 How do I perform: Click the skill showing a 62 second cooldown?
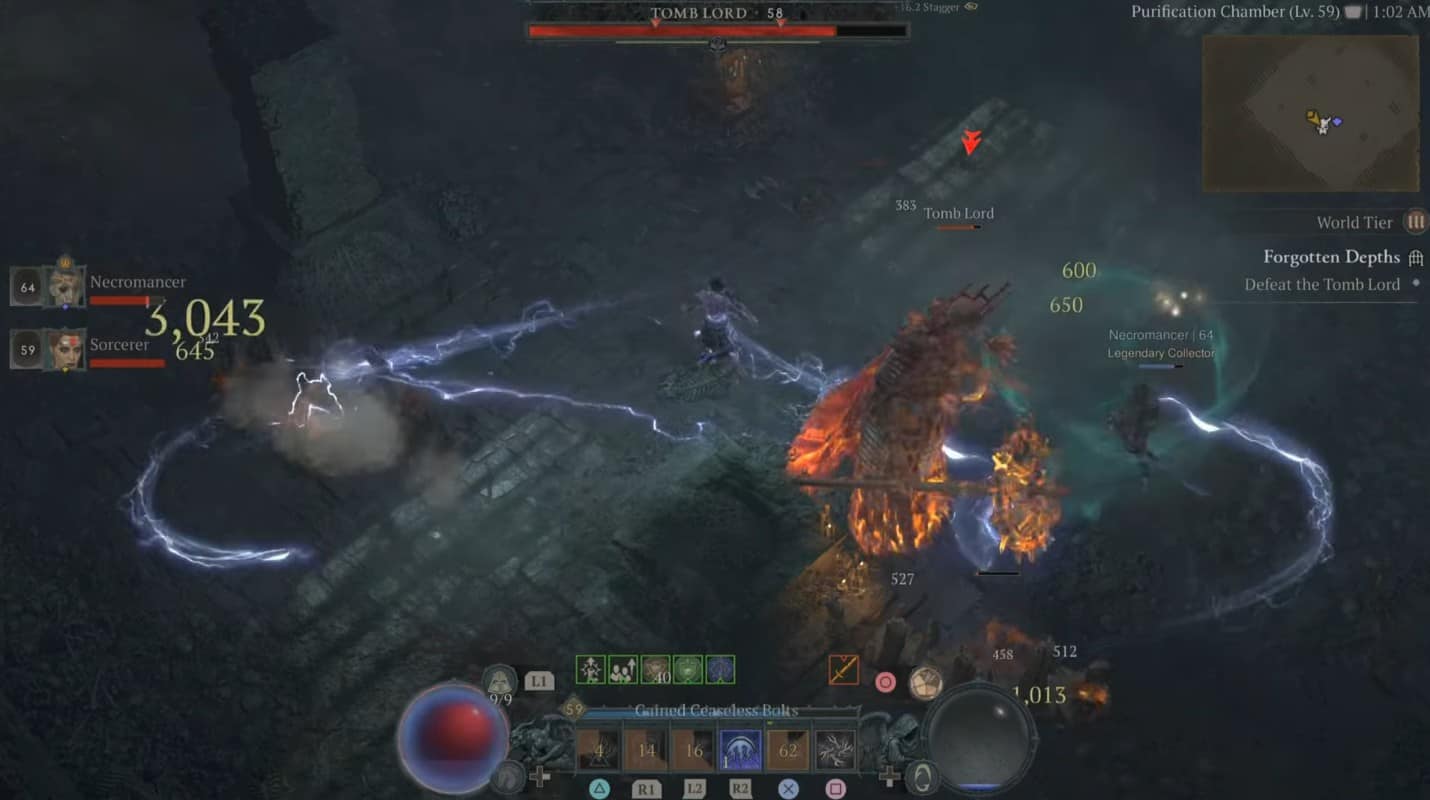point(788,747)
